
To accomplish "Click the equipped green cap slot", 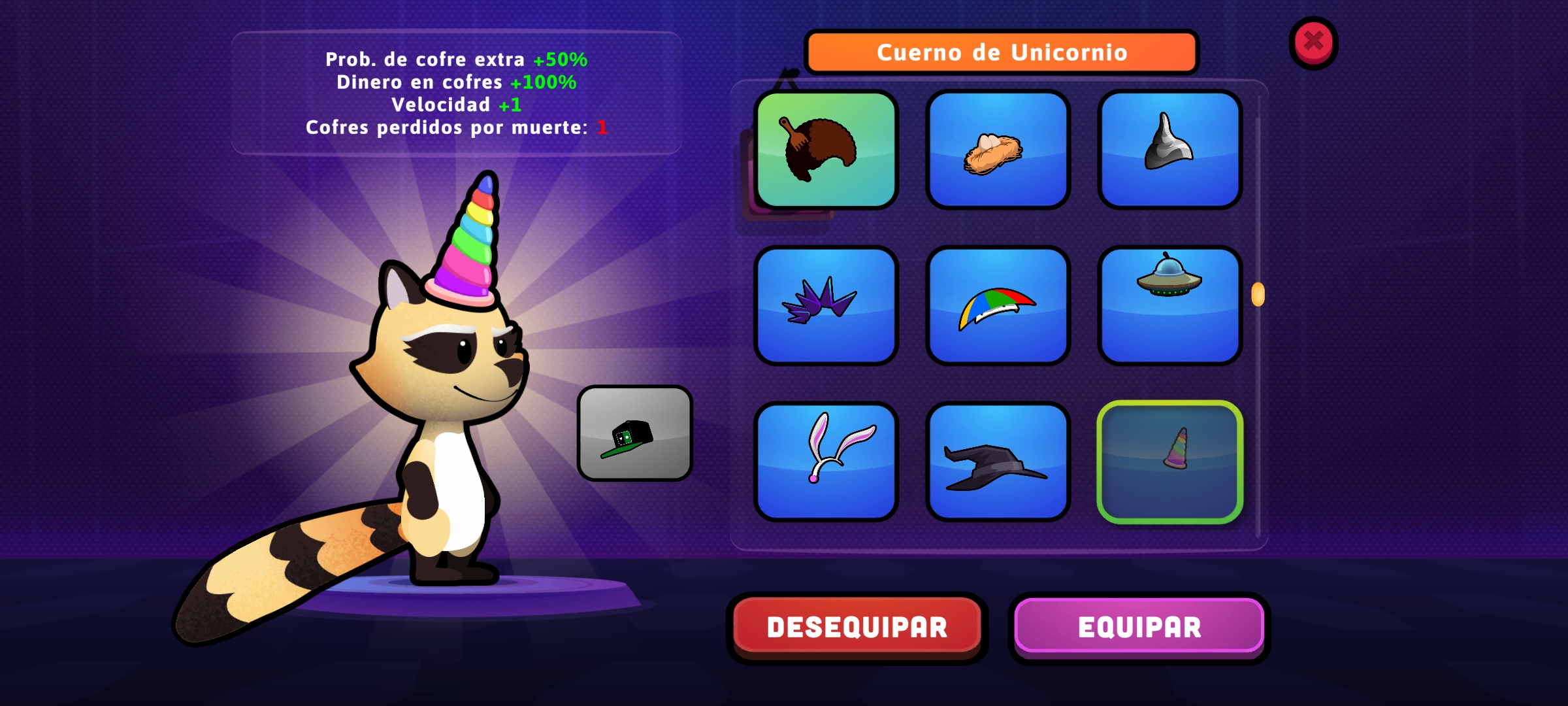I will 634,434.
